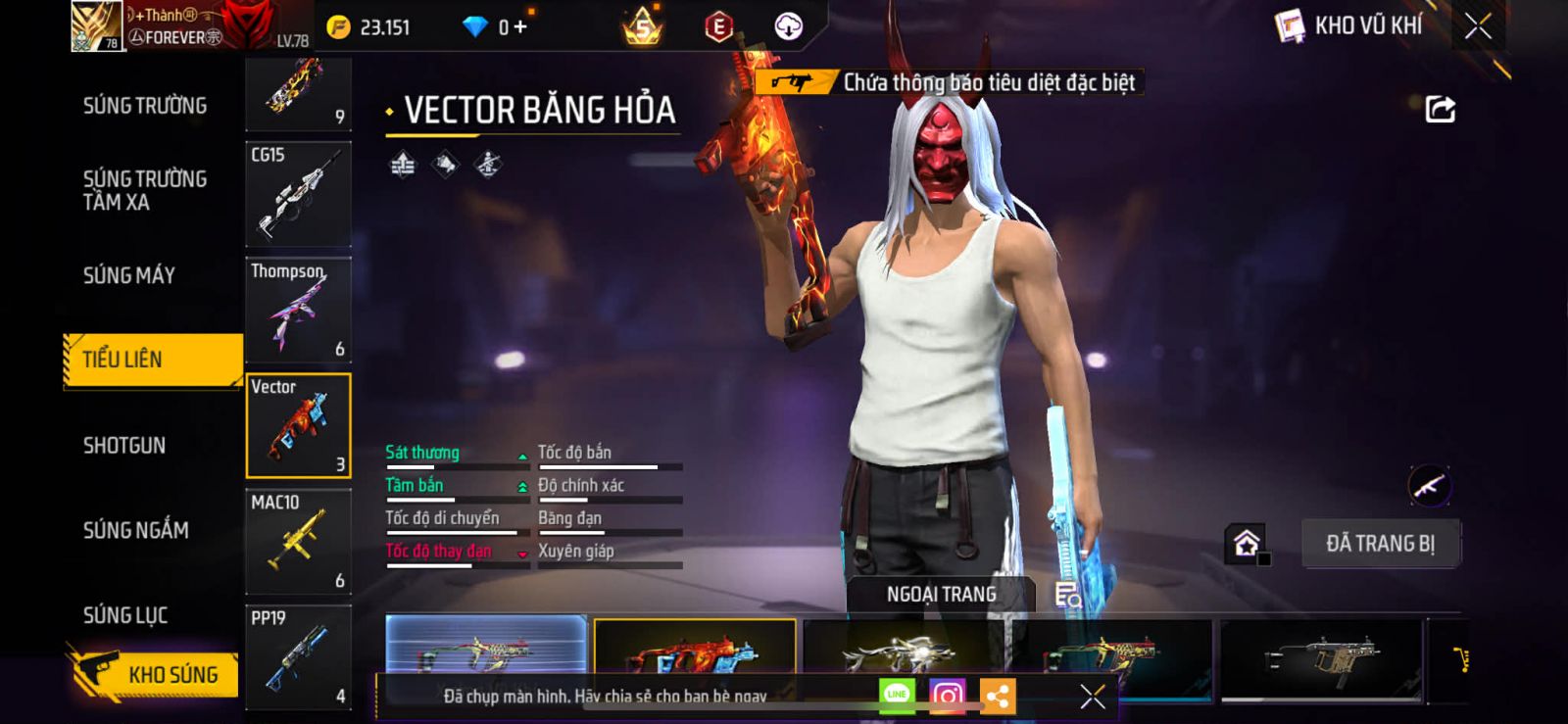Dismiss the screenshot share notification
Viewport: 1568px width, 724px height.
[x=1092, y=697]
